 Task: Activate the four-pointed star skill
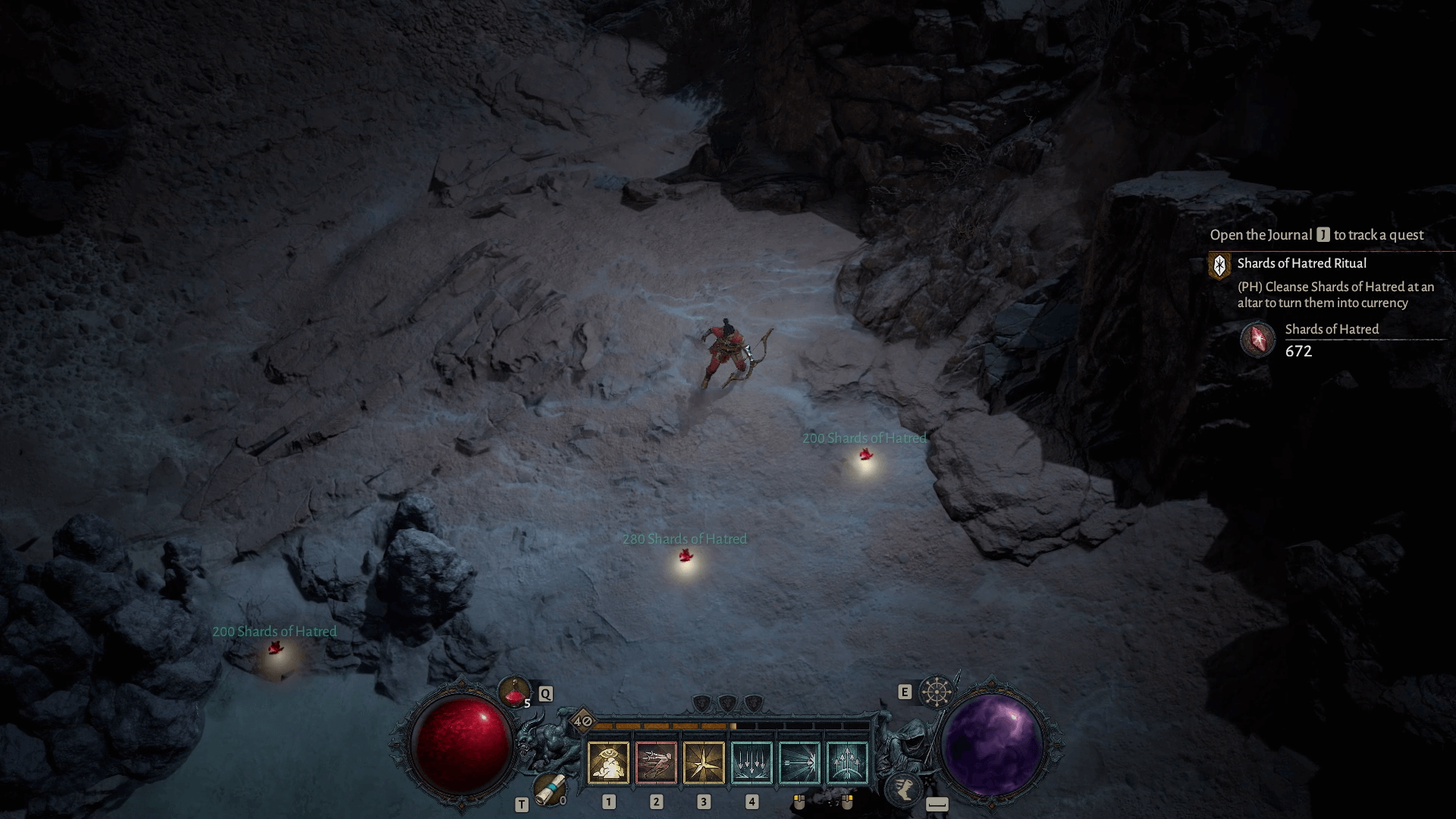coord(704,763)
